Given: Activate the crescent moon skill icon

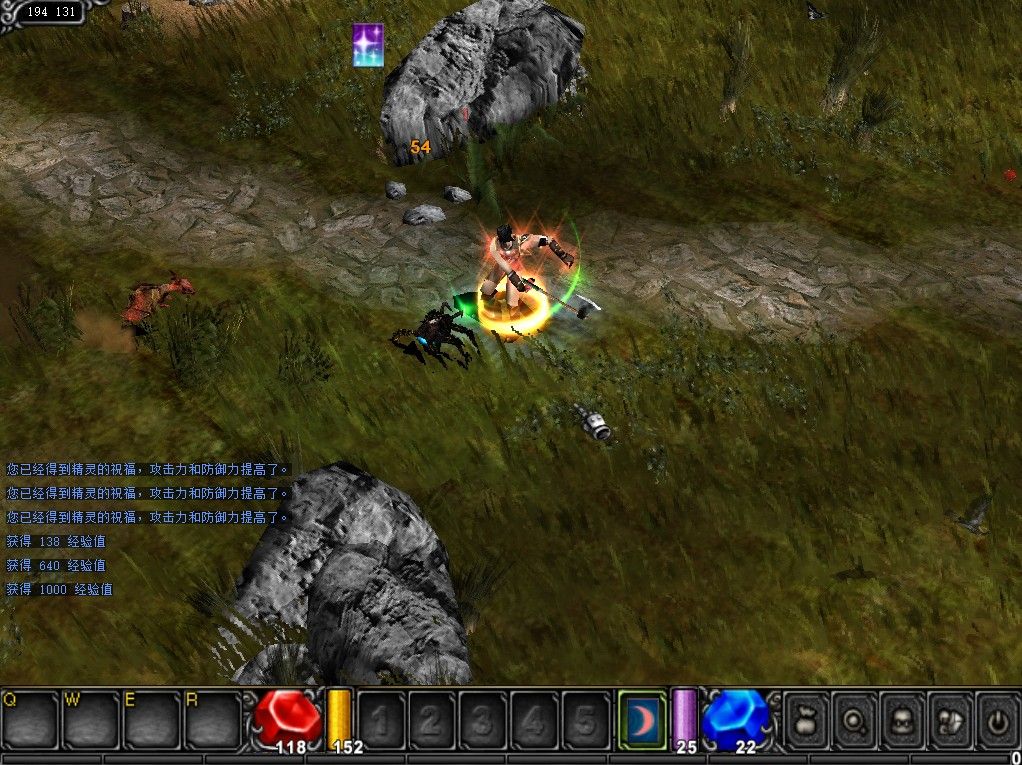Looking at the screenshot, I should click(x=642, y=718).
